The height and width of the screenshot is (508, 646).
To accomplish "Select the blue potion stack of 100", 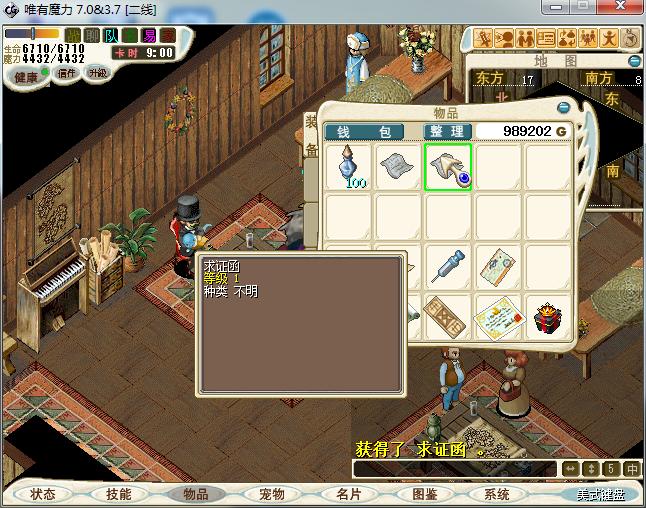I will click(x=349, y=166).
